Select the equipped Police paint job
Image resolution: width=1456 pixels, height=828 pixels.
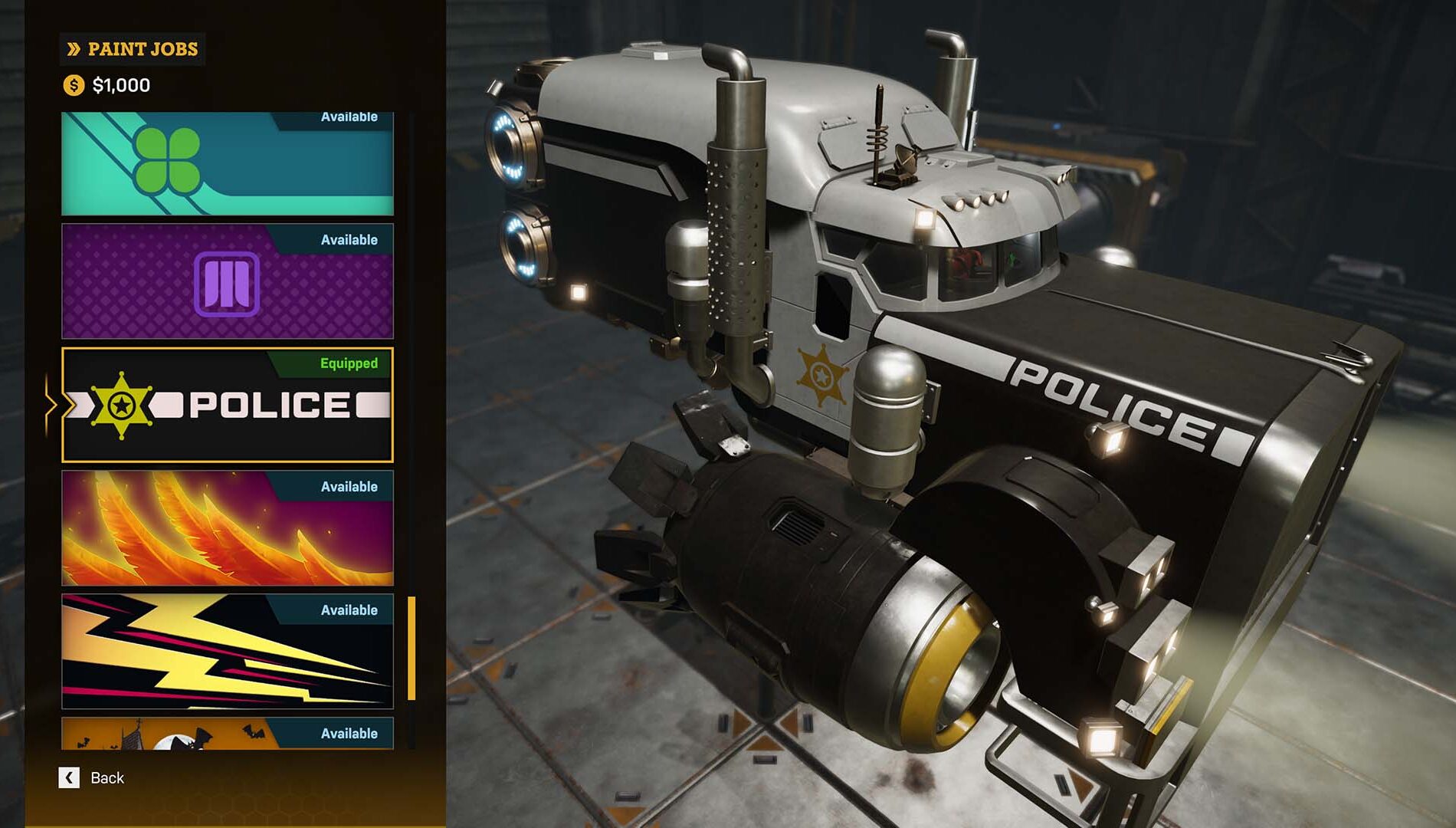(228, 405)
